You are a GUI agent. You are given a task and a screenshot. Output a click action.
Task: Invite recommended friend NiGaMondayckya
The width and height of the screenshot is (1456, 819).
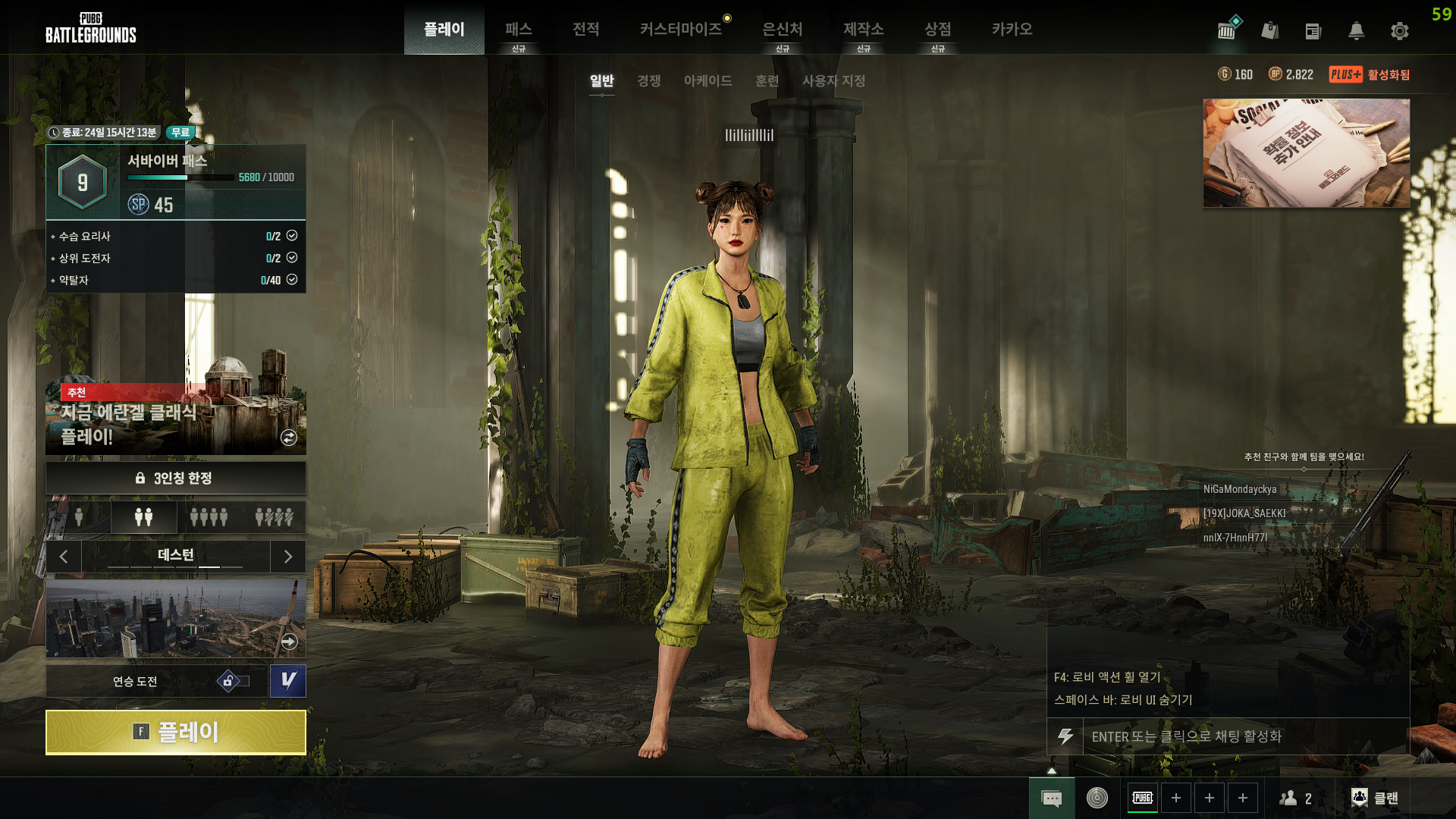[x=1240, y=489]
